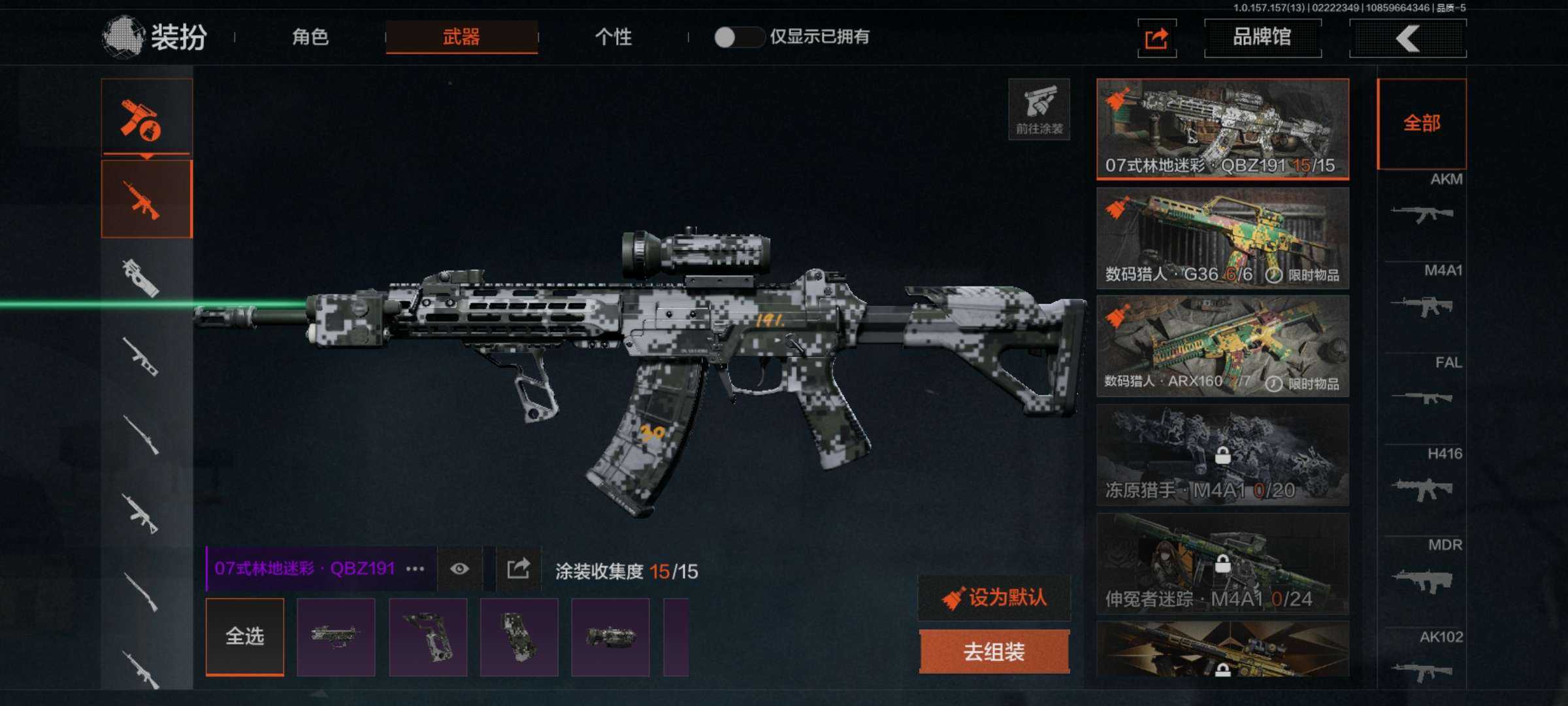This screenshot has width=1568, height=706.
Task: Expand the 全部 weapon filter
Action: pos(1422,123)
